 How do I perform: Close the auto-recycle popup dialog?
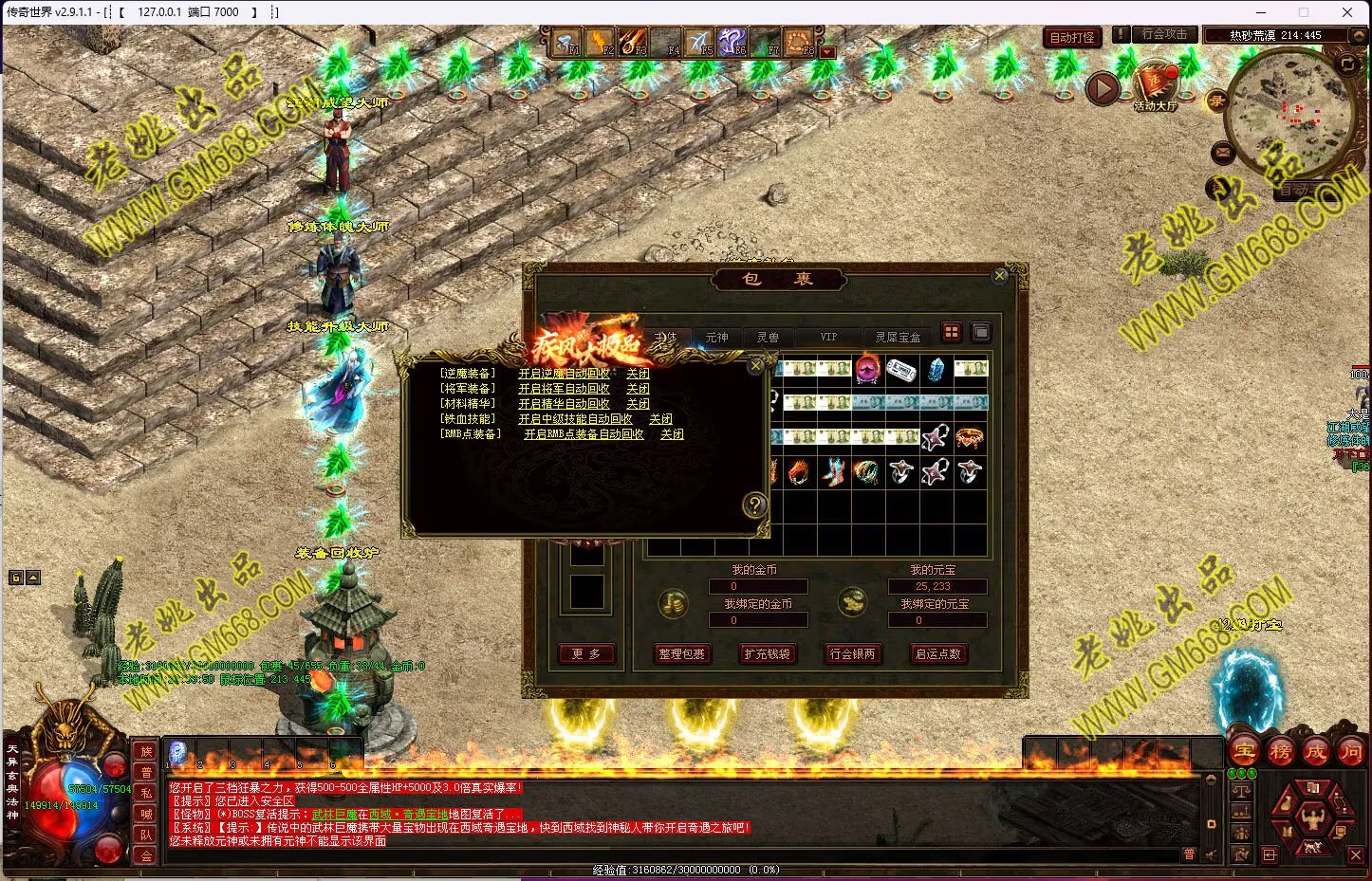755,365
